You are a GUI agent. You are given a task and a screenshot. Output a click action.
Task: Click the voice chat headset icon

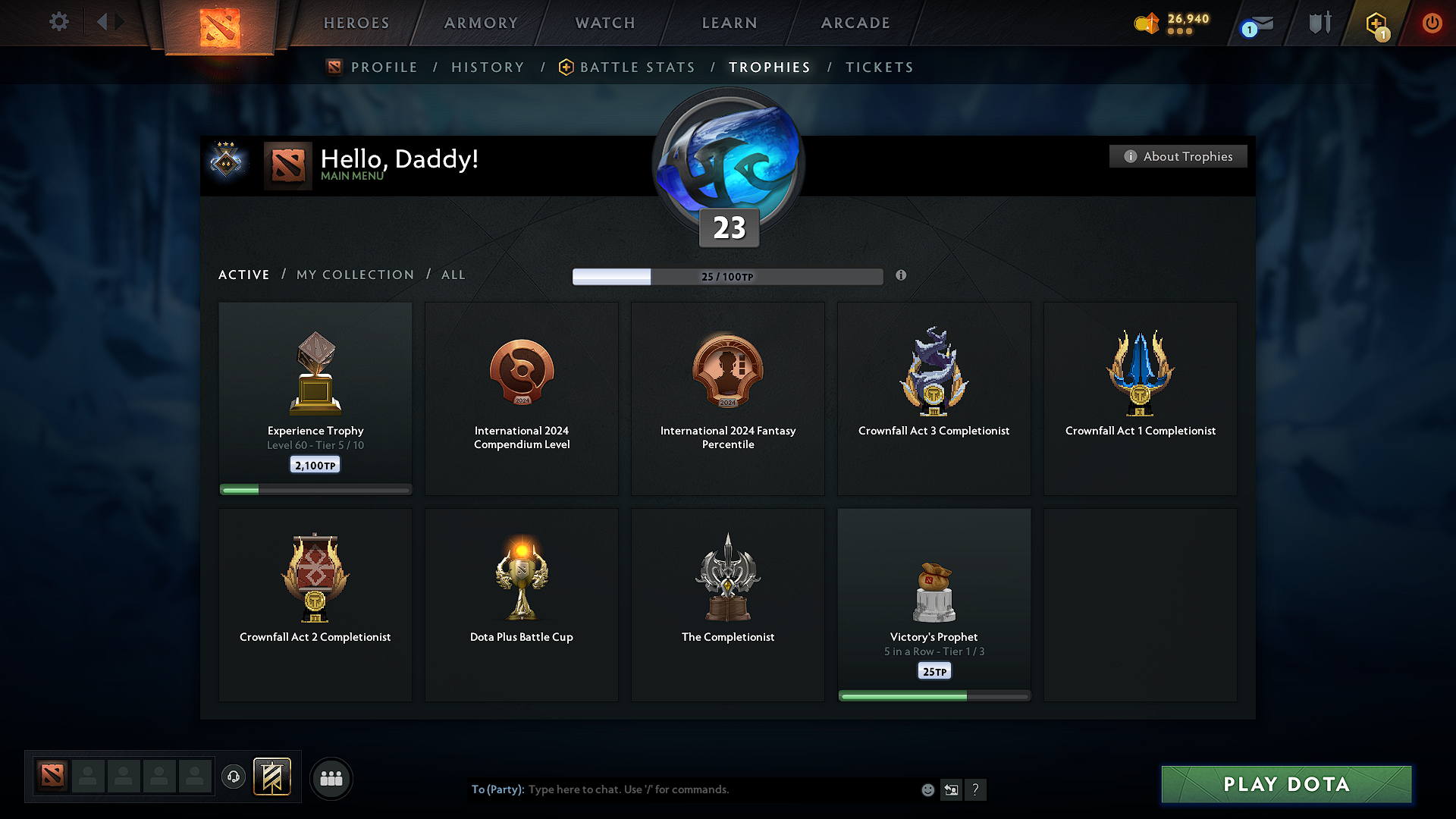tap(234, 777)
